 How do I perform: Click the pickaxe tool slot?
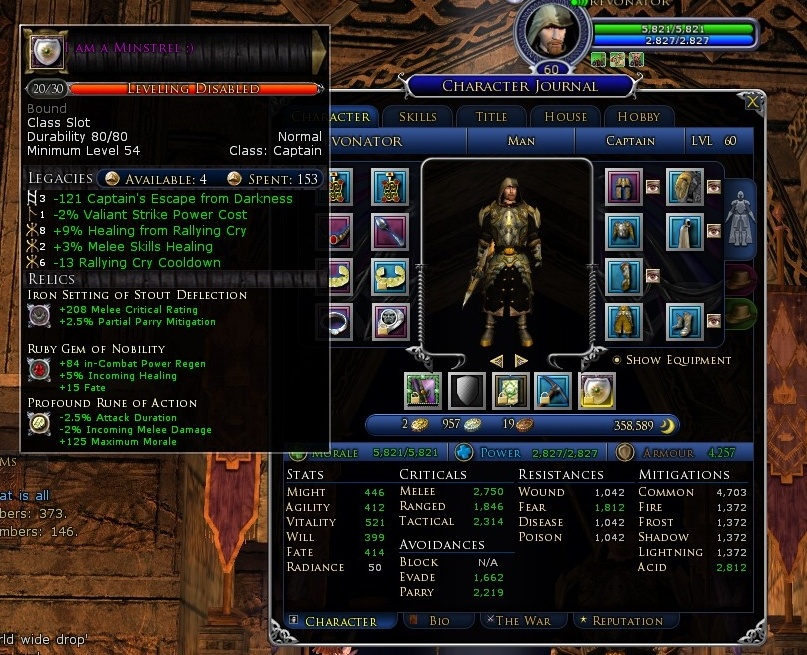point(553,389)
